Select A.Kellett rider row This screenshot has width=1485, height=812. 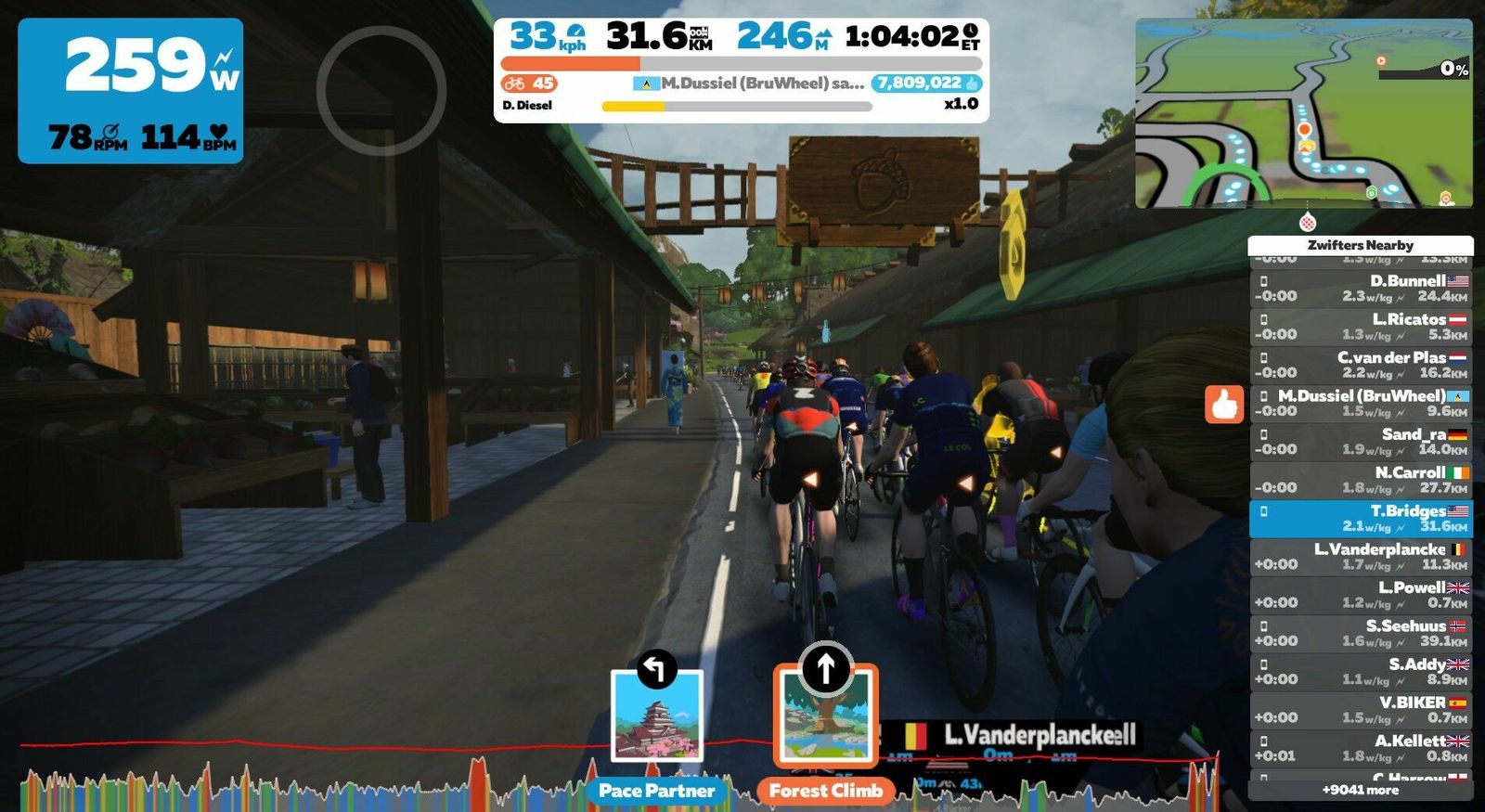[x=1361, y=748]
